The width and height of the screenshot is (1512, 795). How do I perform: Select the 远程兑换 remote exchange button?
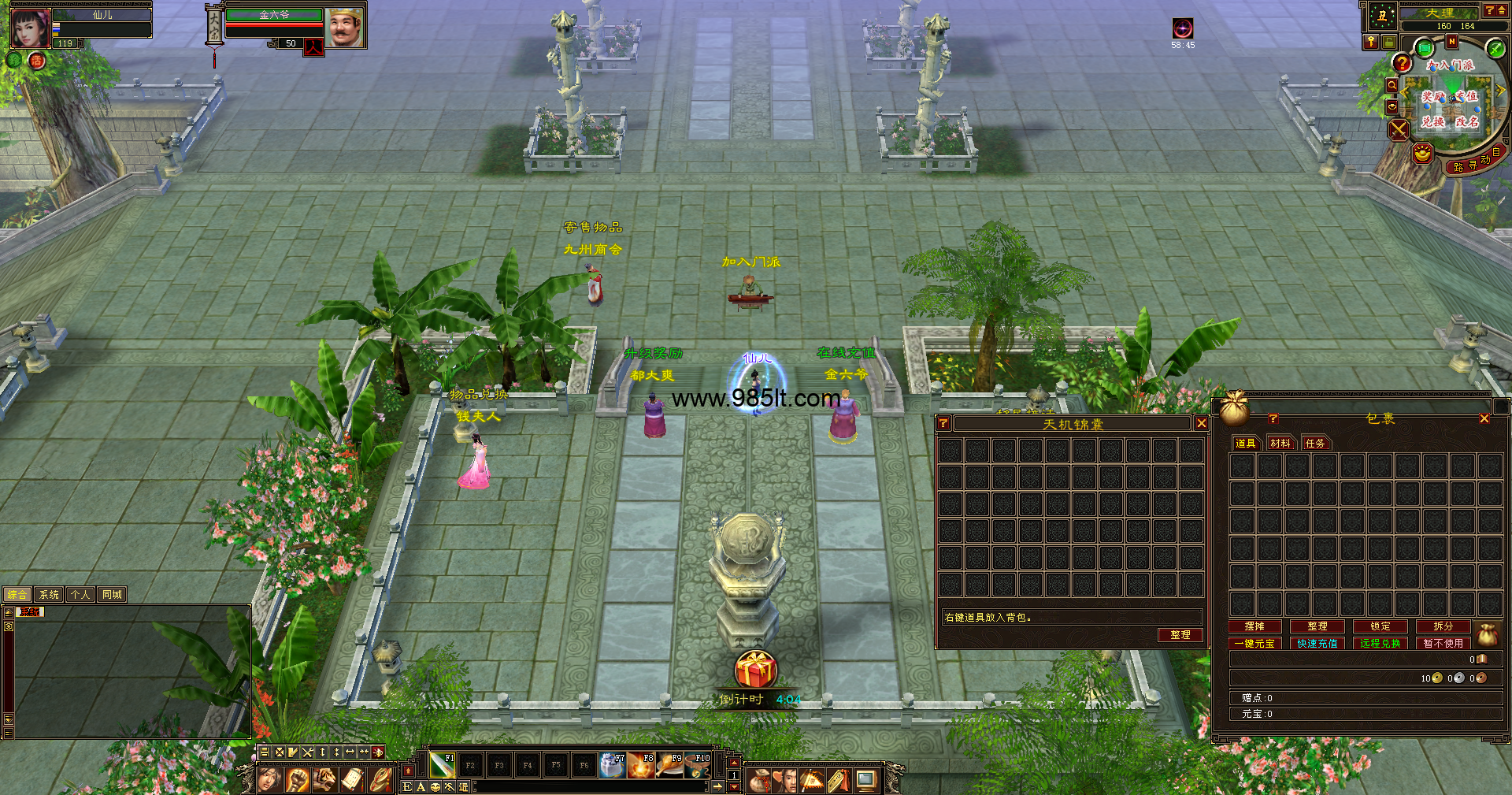tap(1380, 644)
